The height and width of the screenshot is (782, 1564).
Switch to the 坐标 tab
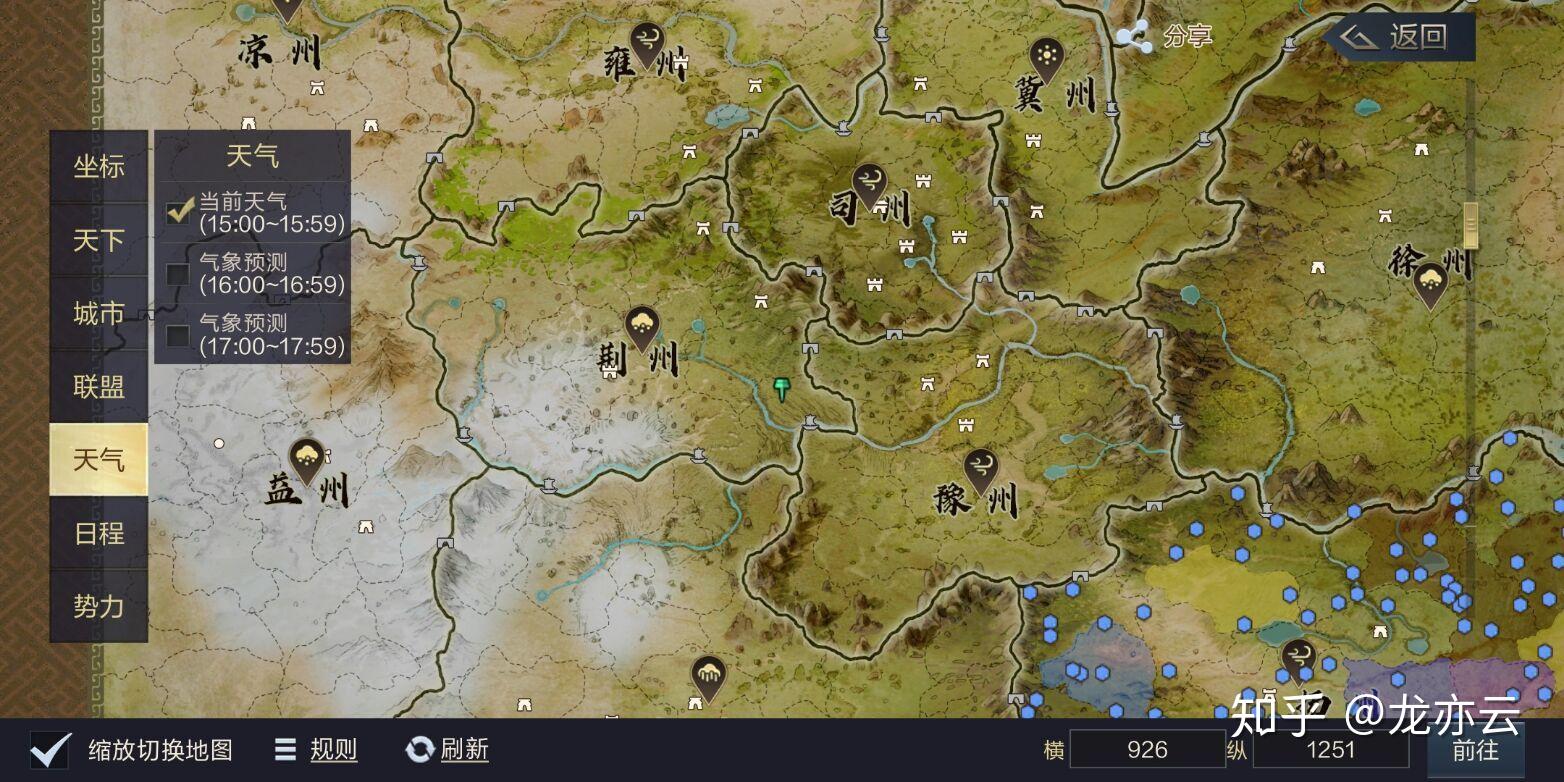[99, 167]
